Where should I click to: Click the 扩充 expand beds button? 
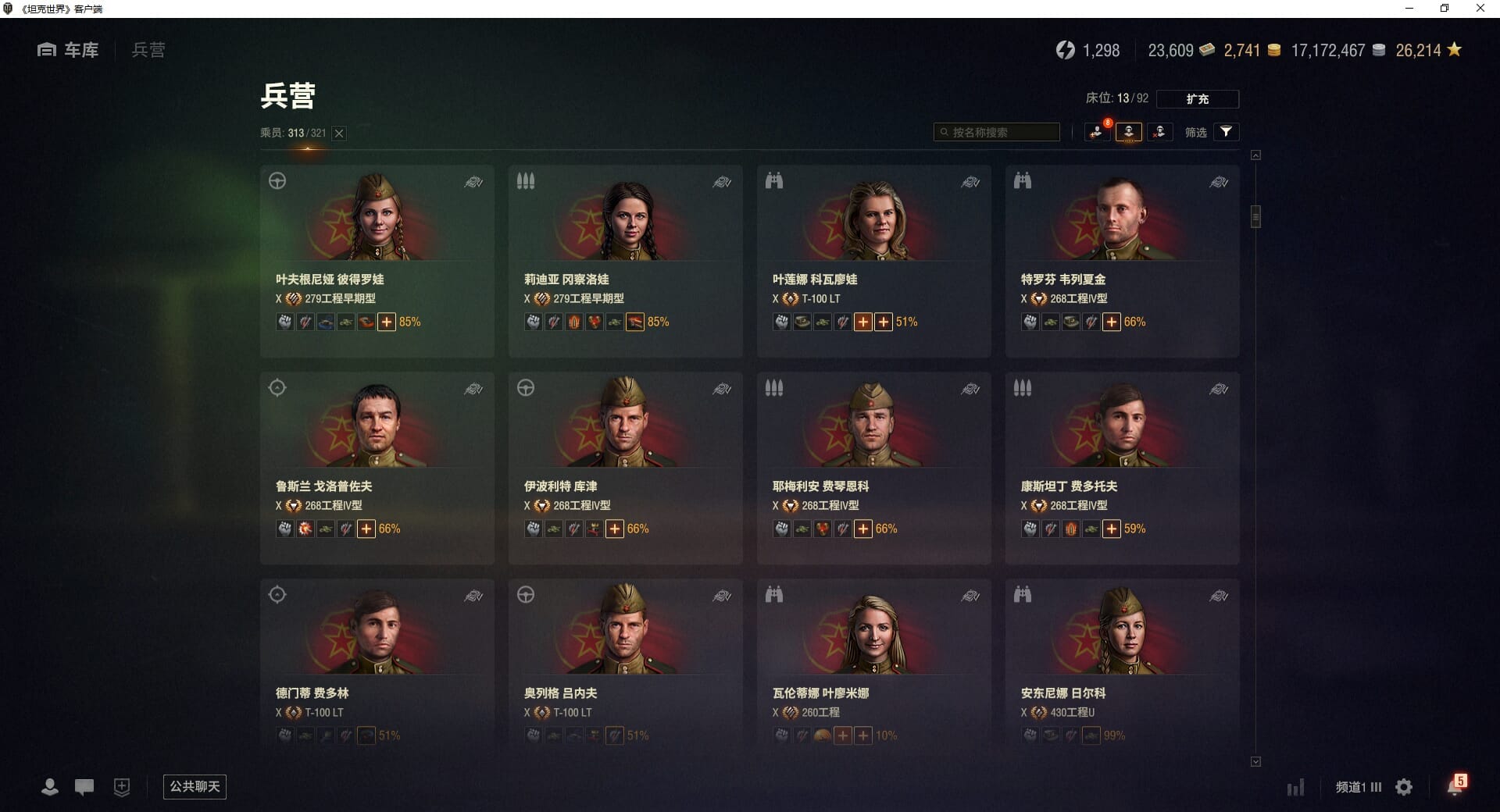pos(1197,99)
